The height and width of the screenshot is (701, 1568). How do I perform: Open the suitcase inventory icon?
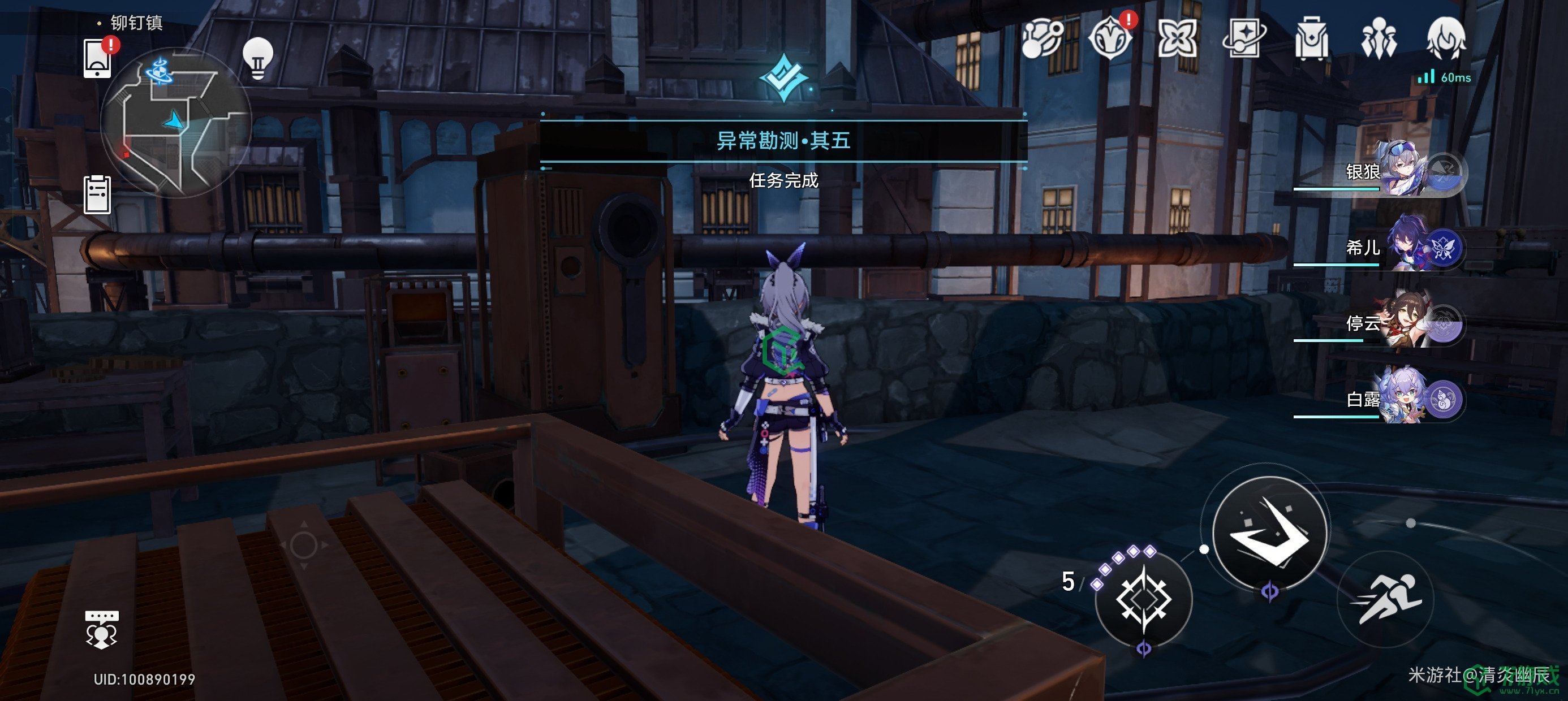click(1312, 39)
